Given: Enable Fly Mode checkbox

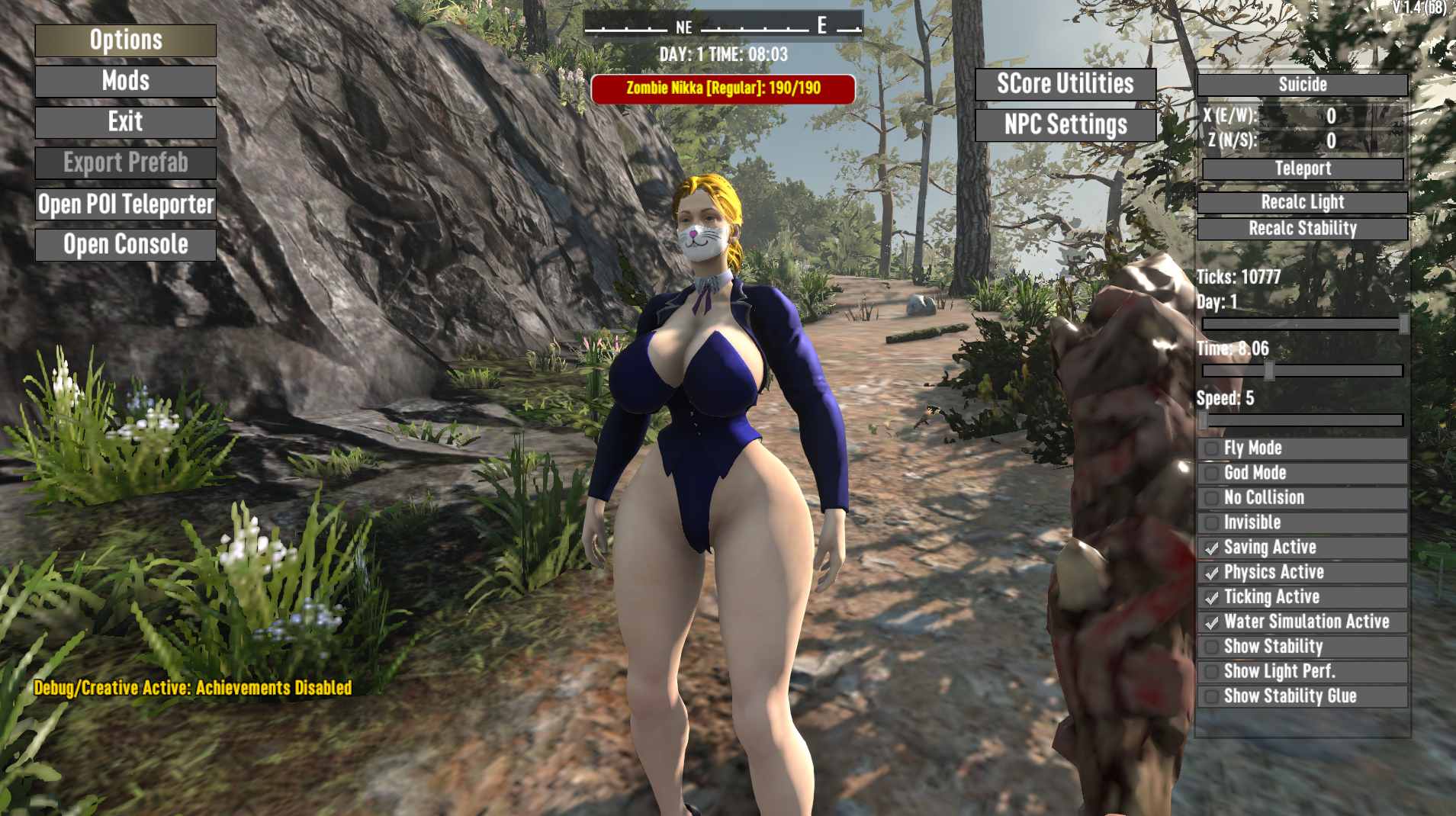Looking at the screenshot, I should [1211, 448].
